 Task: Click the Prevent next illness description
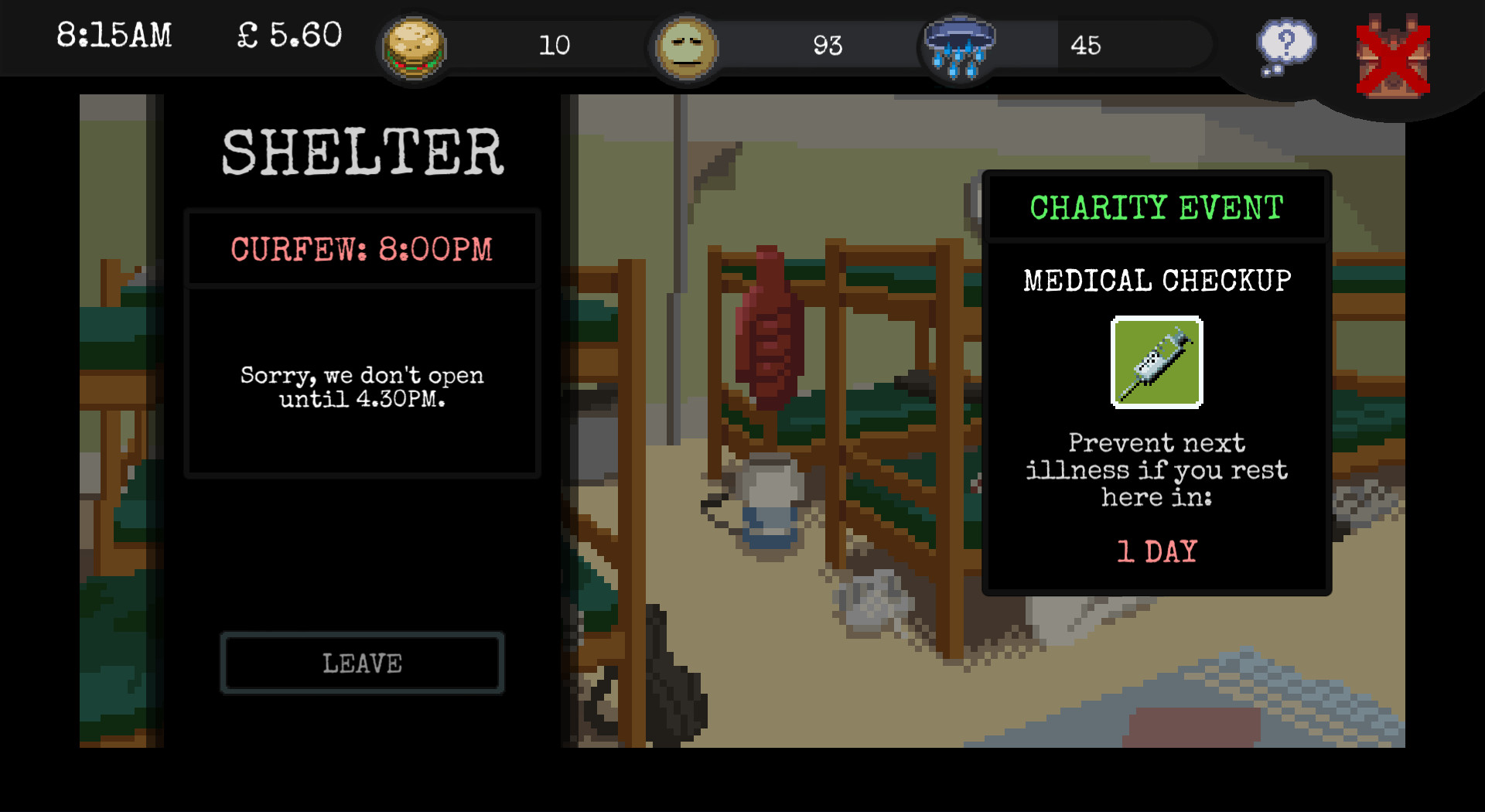pyautogui.click(x=1156, y=469)
